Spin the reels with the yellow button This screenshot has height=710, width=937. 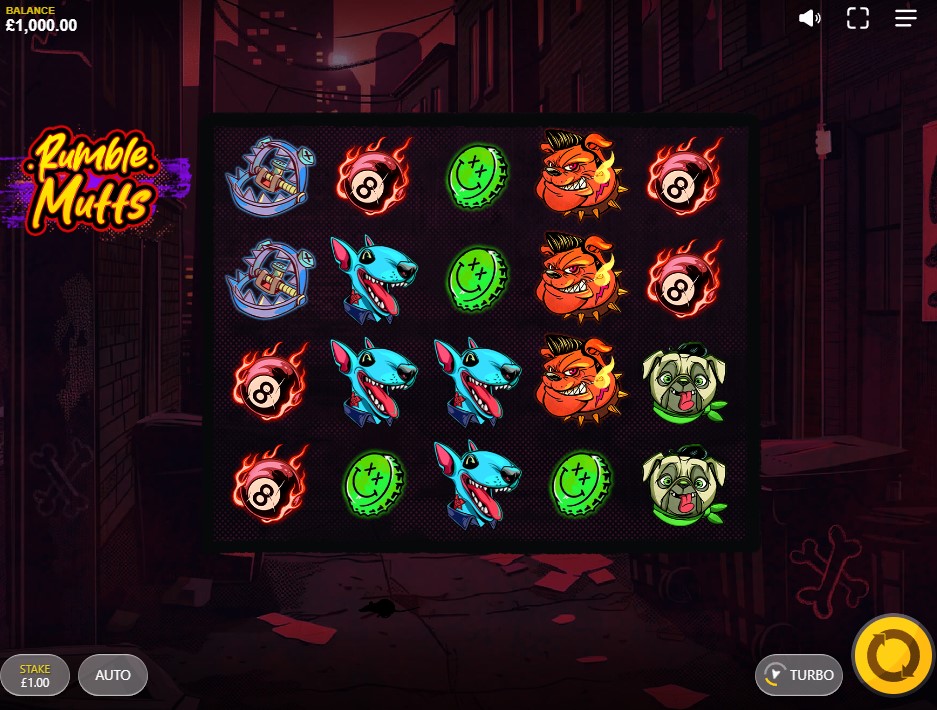click(893, 656)
